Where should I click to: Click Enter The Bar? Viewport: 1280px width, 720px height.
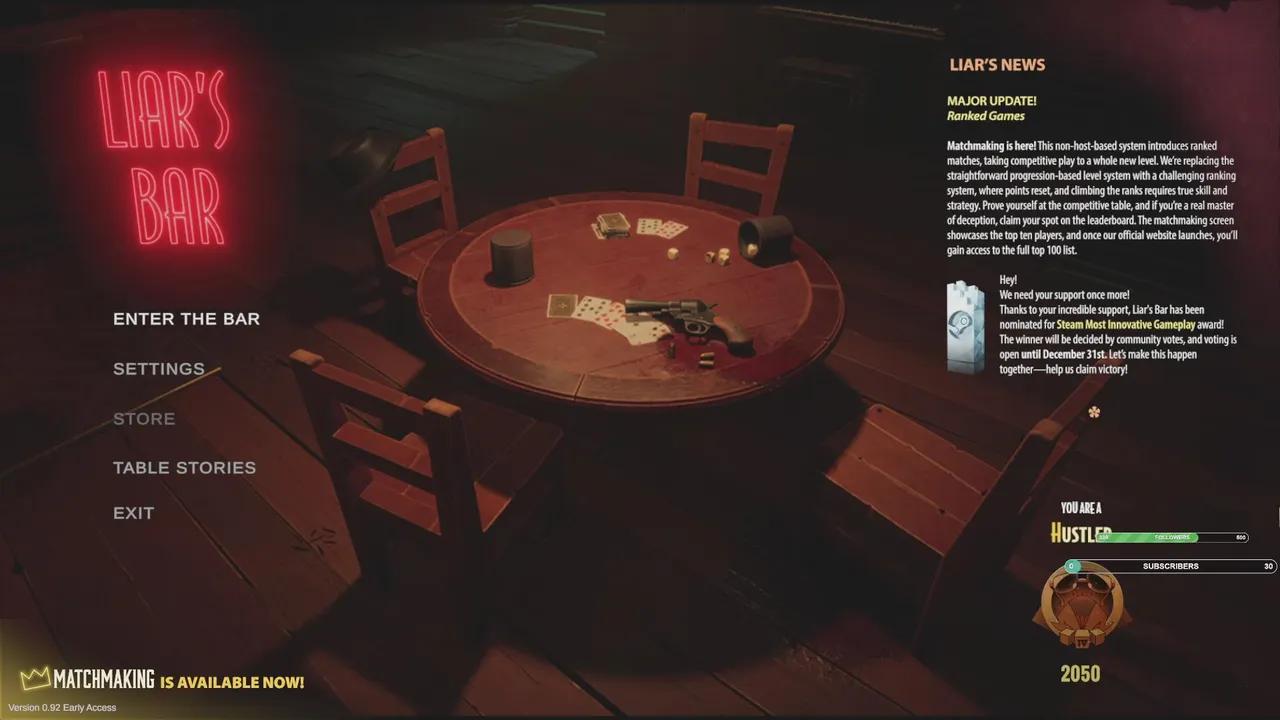(187, 318)
